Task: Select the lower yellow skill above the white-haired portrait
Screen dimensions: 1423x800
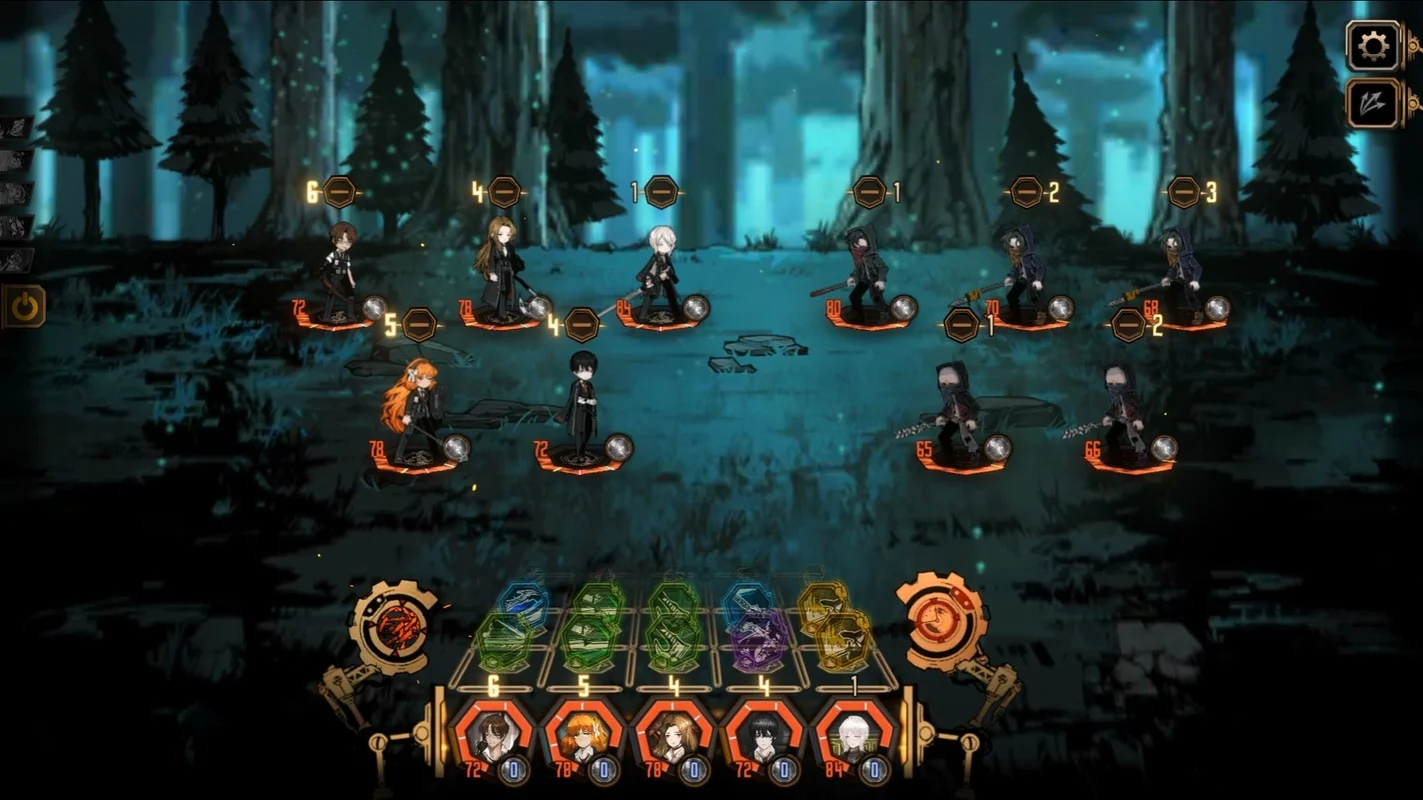Action: coord(843,640)
